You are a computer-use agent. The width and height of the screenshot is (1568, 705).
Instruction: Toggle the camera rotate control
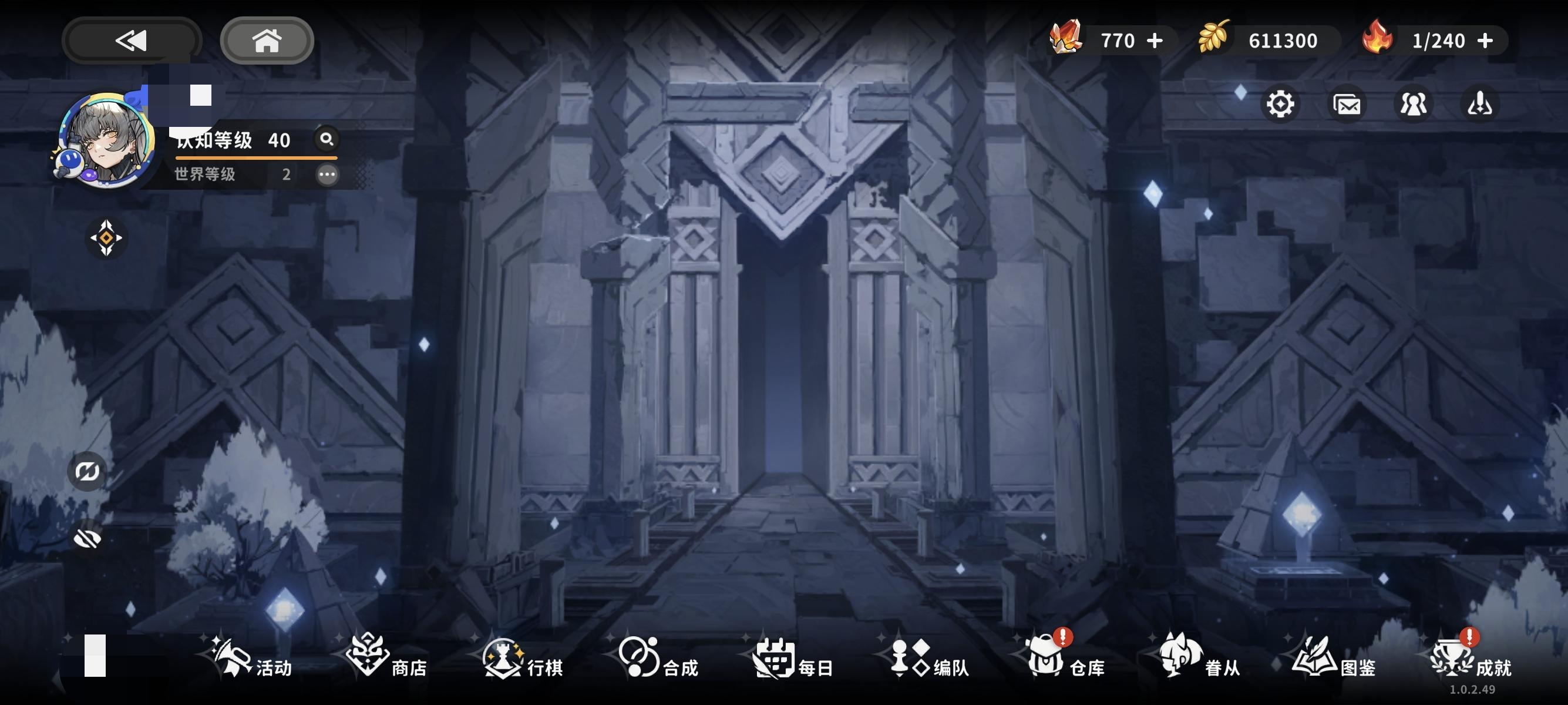(x=86, y=471)
